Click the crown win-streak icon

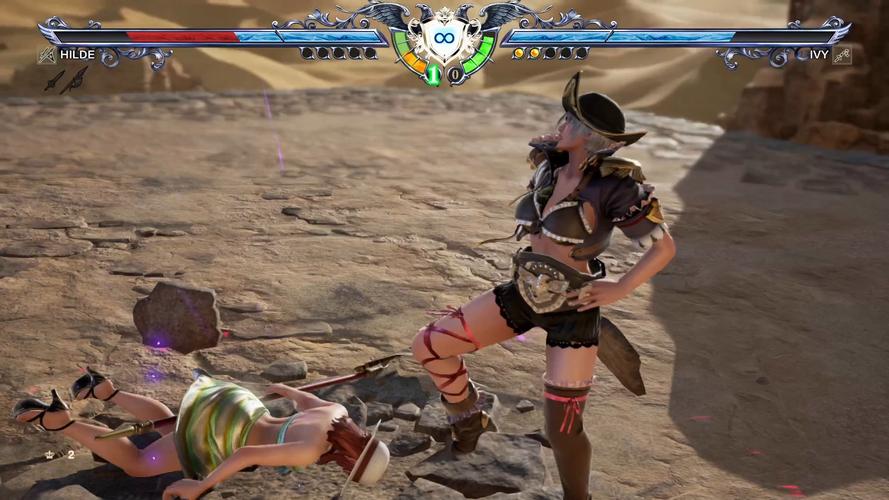50,454
